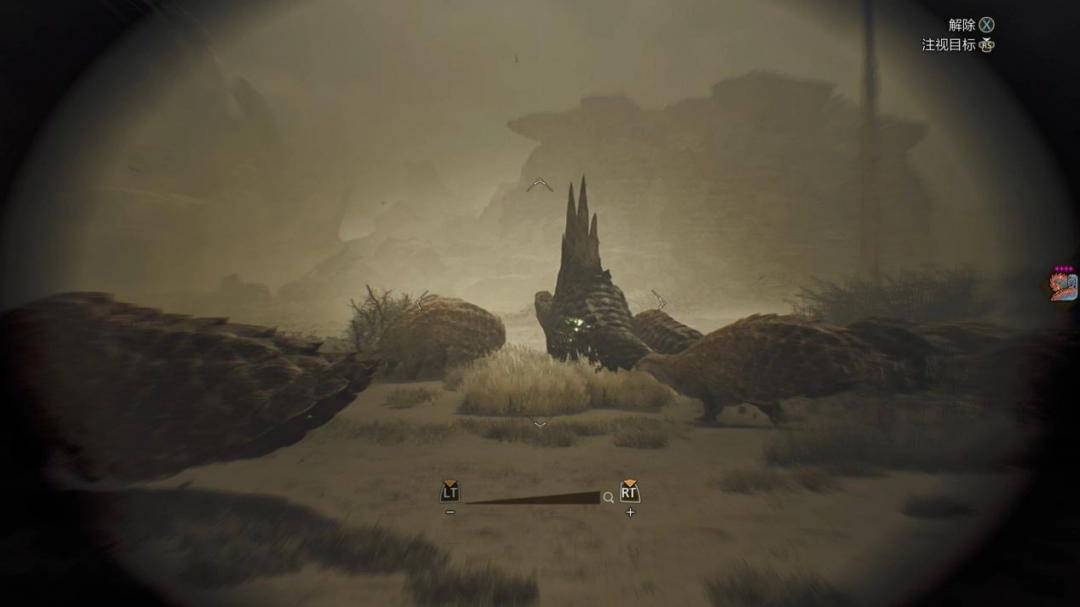Click the magnifying glass zoom icon
Image resolution: width=1080 pixels, height=607 pixels.
(608, 497)
